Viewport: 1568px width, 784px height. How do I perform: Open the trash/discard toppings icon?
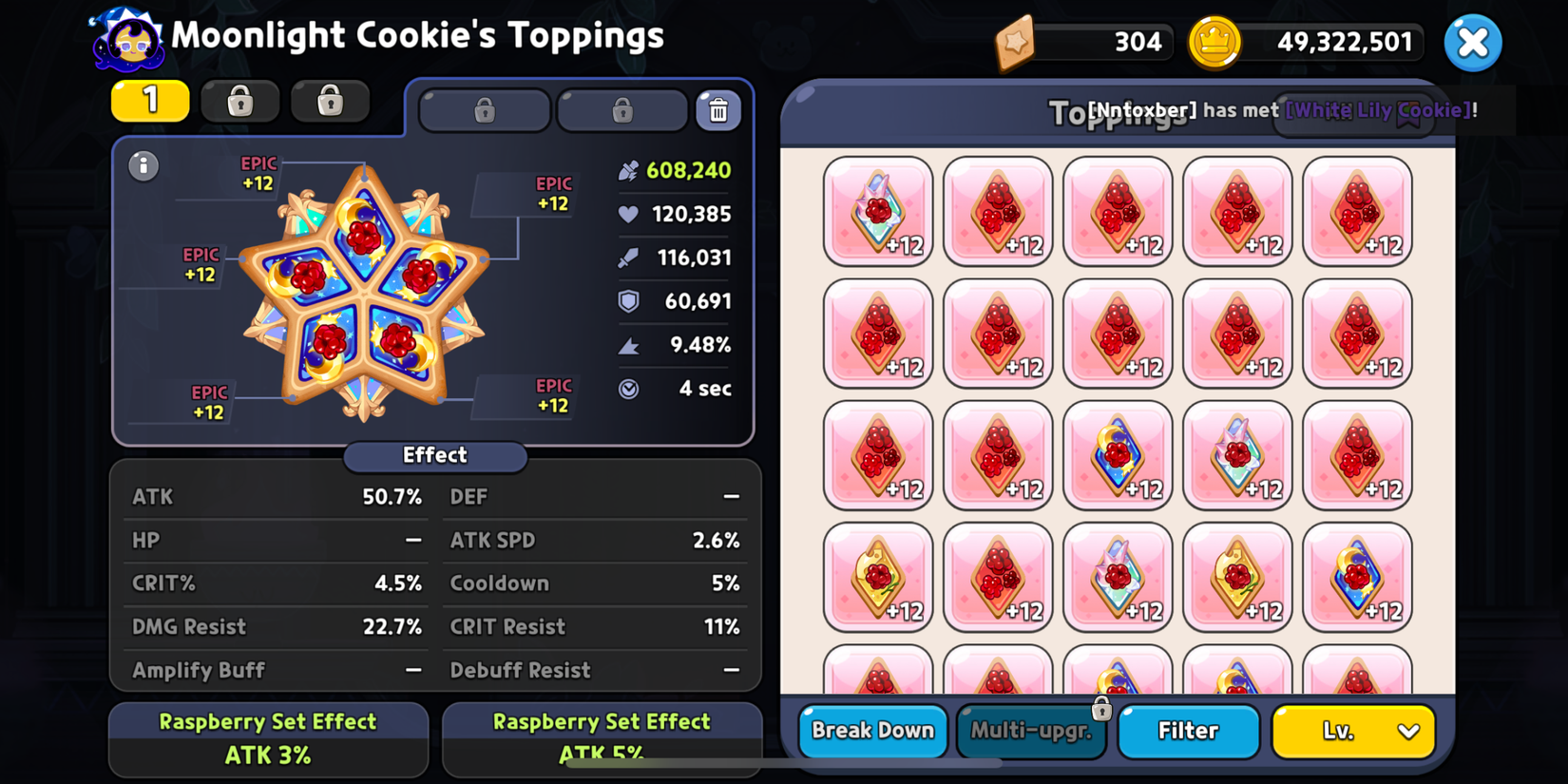719,109
